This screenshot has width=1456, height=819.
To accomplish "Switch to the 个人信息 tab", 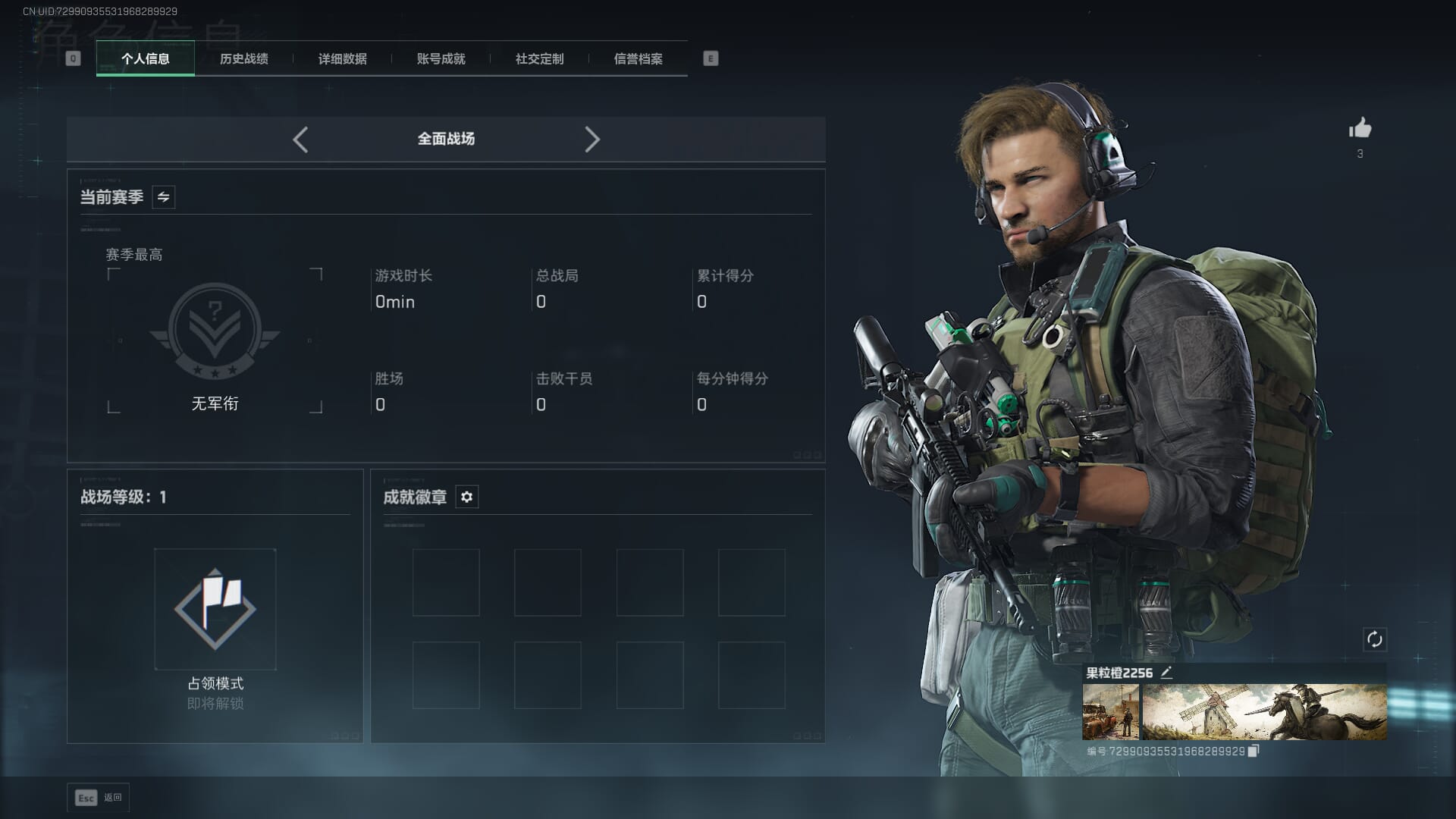I will [x=146, y=58].
